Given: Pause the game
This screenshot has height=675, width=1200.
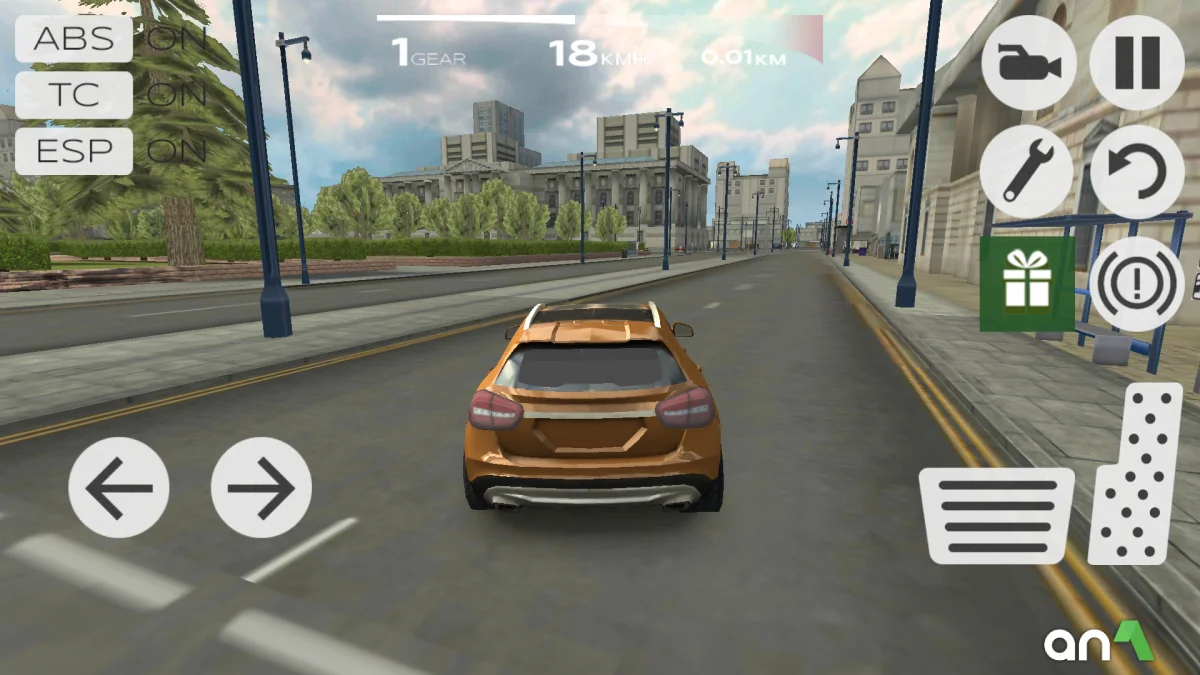Looking at the screenshot, I should click(1137, 62).
